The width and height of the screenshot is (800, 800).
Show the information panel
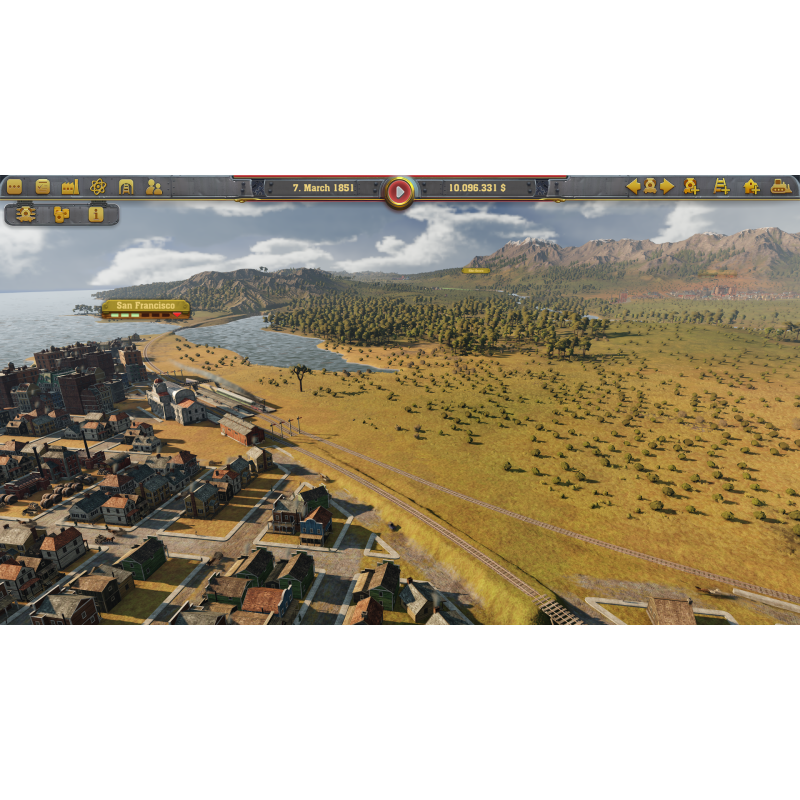point(96,214)
